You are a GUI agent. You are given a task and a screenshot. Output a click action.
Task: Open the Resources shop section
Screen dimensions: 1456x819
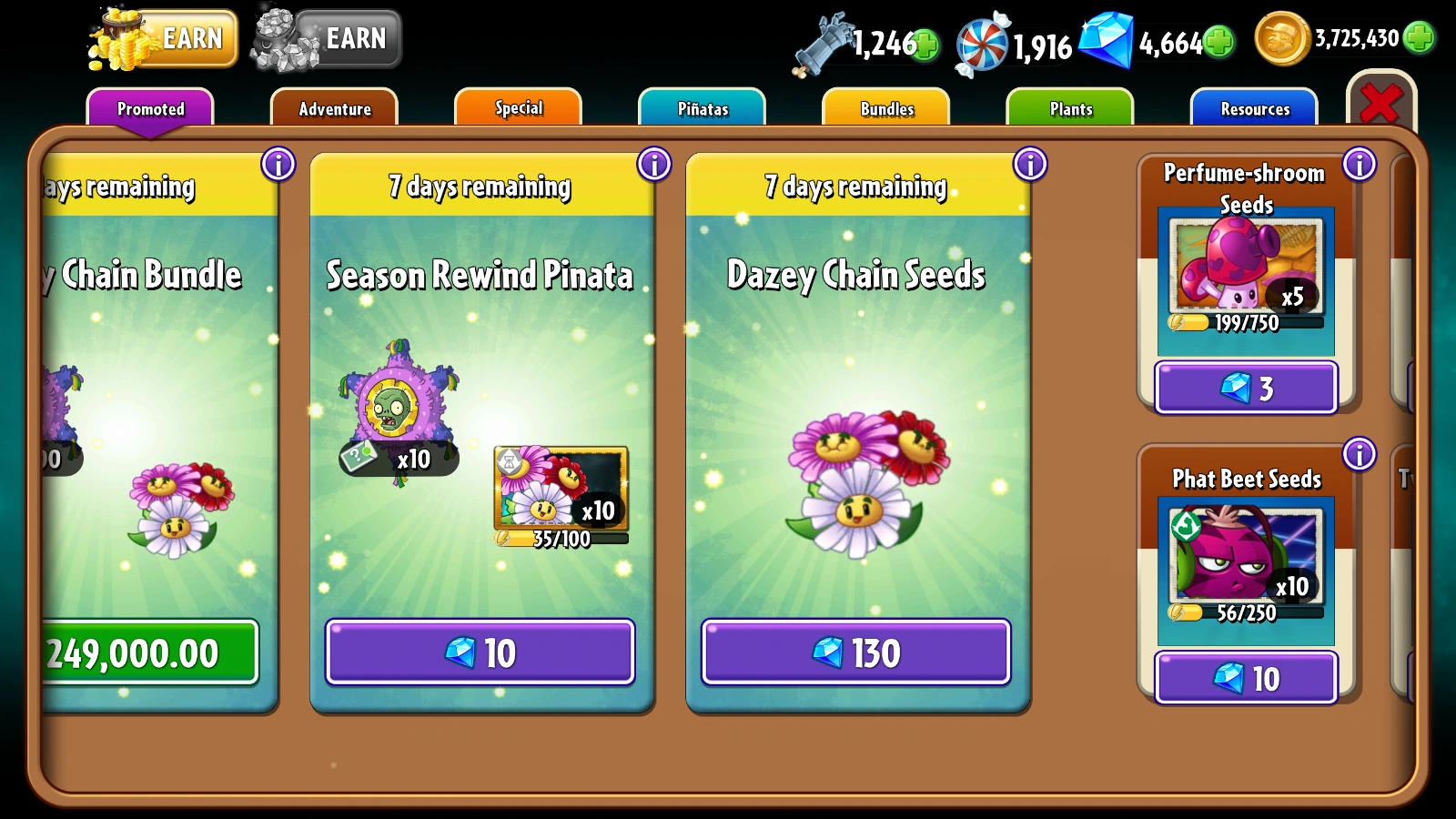(1254, 108)
